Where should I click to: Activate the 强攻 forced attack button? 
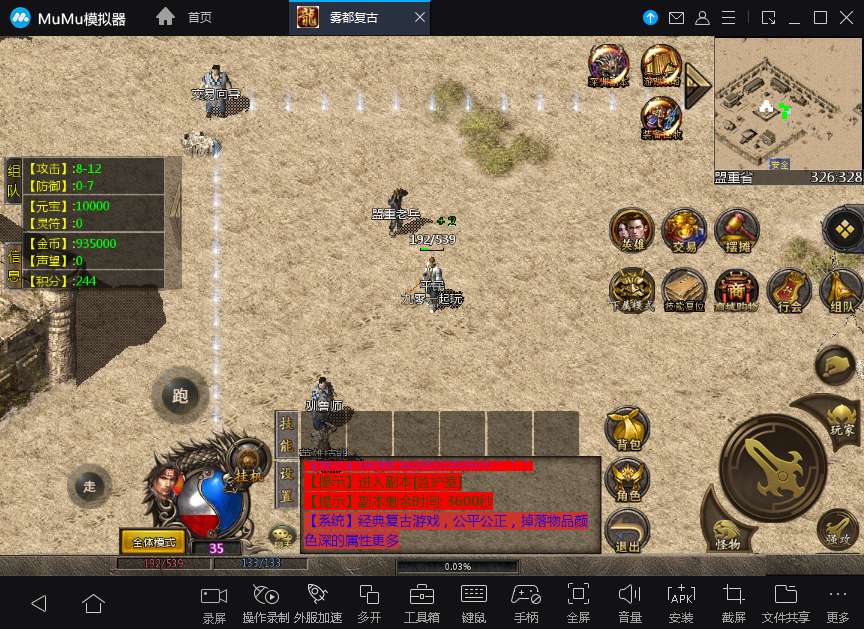point(836,529)
